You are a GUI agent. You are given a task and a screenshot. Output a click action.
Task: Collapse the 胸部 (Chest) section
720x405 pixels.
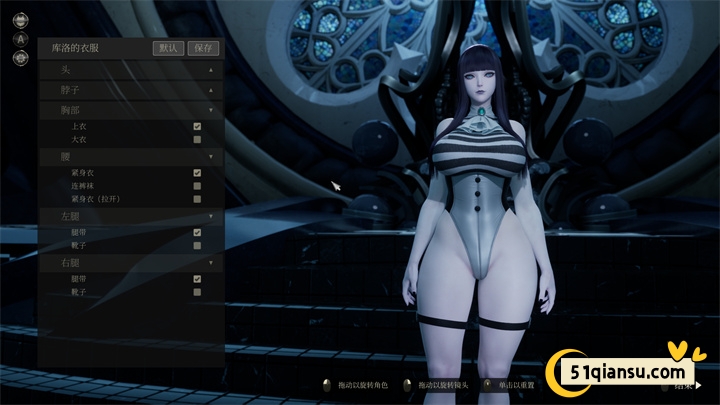[x=211, y=110]
